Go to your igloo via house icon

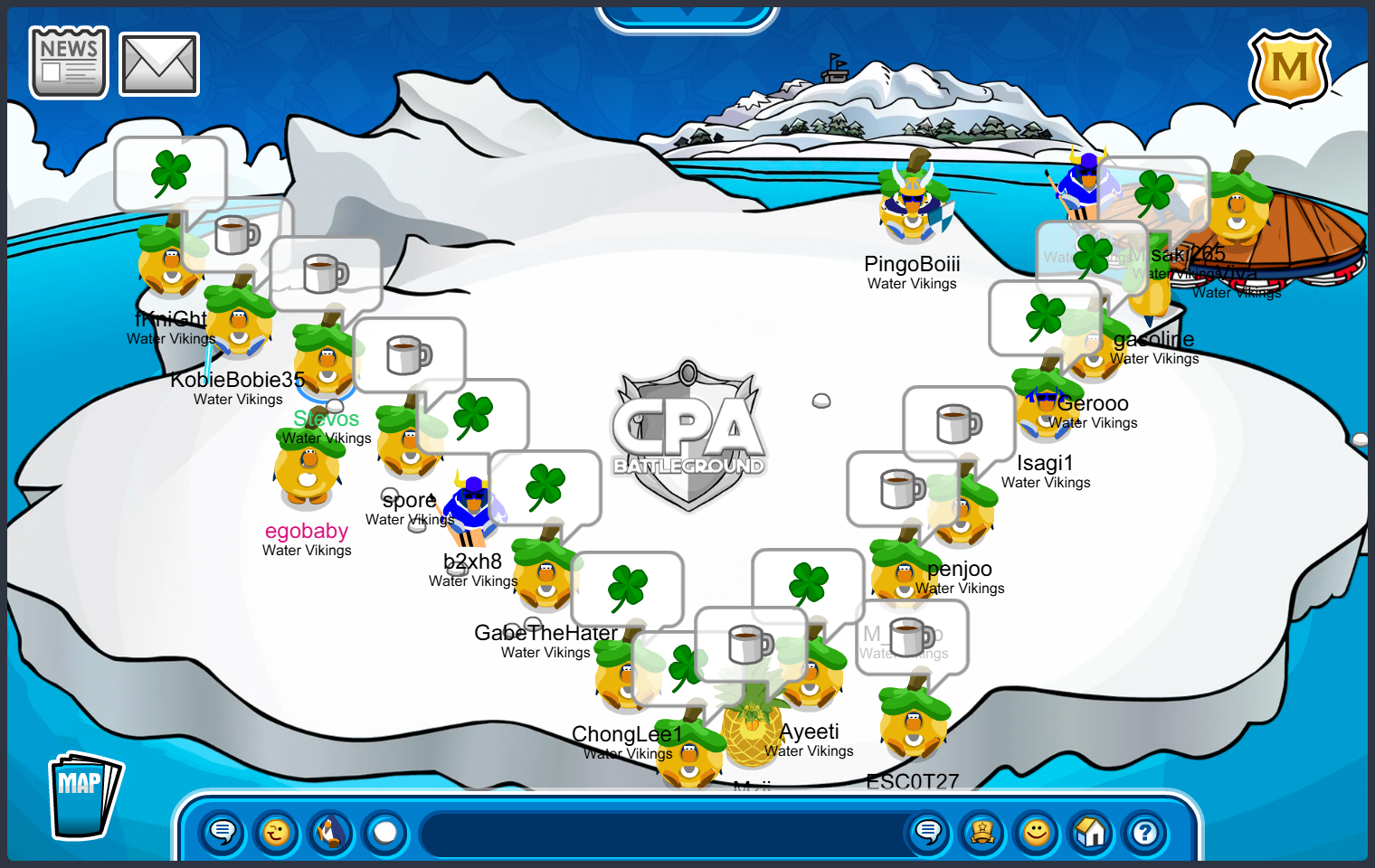1091,832
